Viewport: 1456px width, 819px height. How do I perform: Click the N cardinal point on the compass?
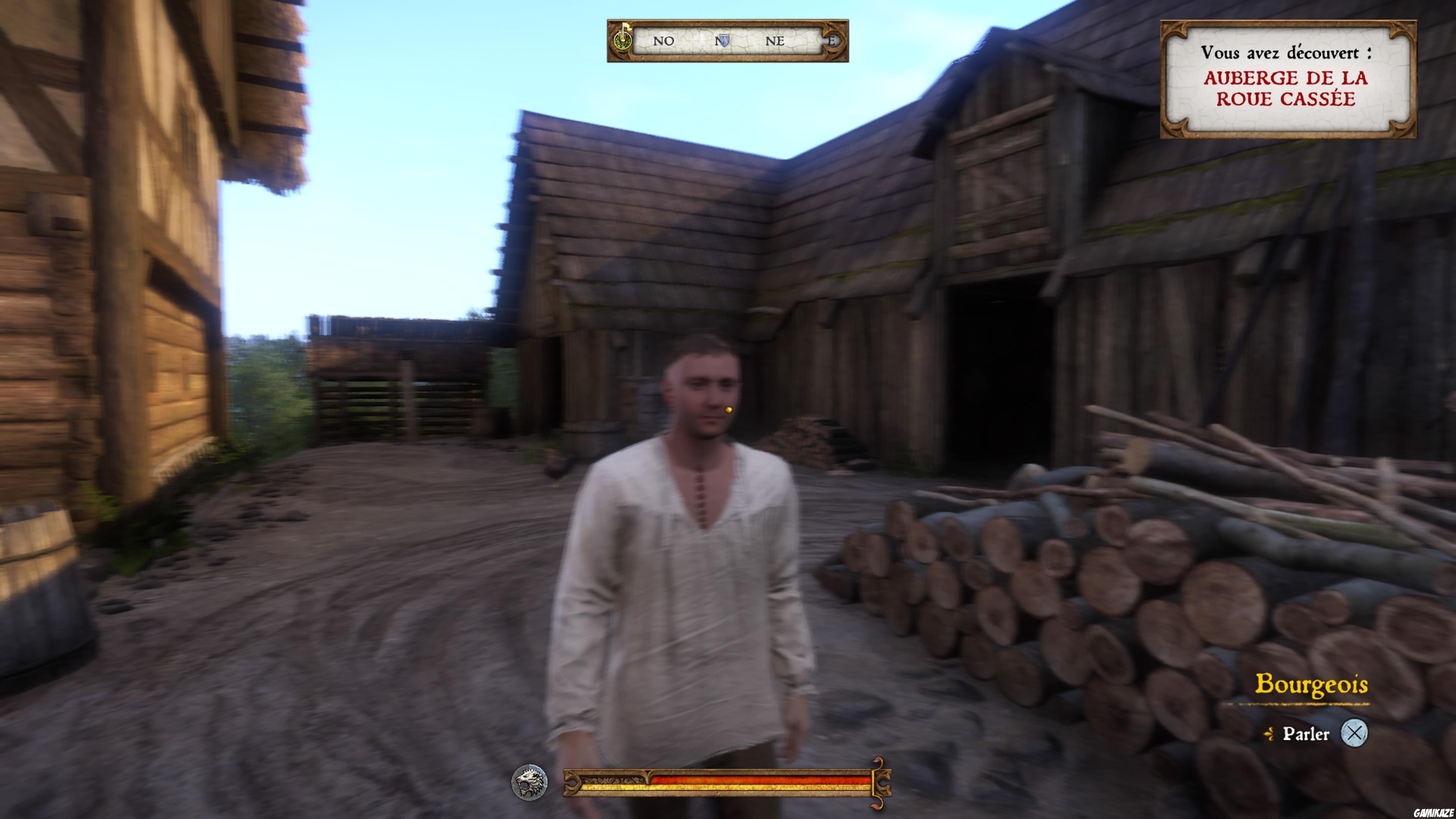coord(718,41)
